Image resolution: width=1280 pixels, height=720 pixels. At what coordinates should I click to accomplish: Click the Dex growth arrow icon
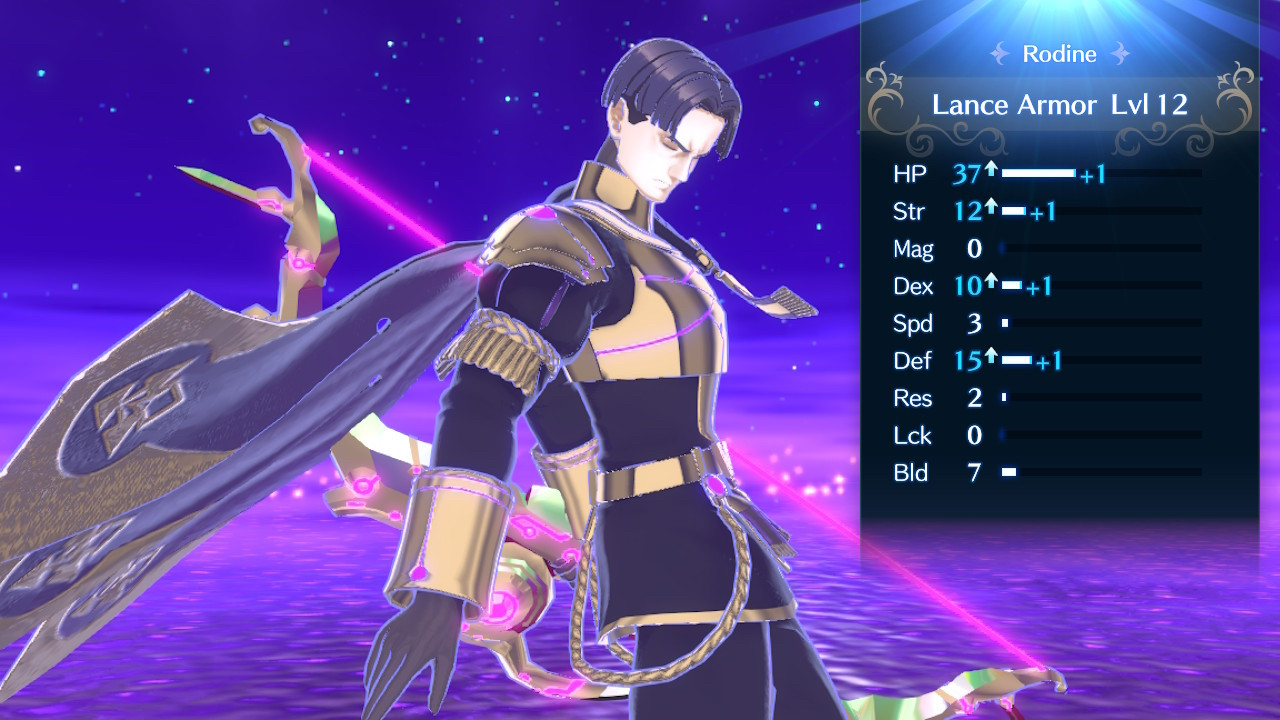[991, 280]
